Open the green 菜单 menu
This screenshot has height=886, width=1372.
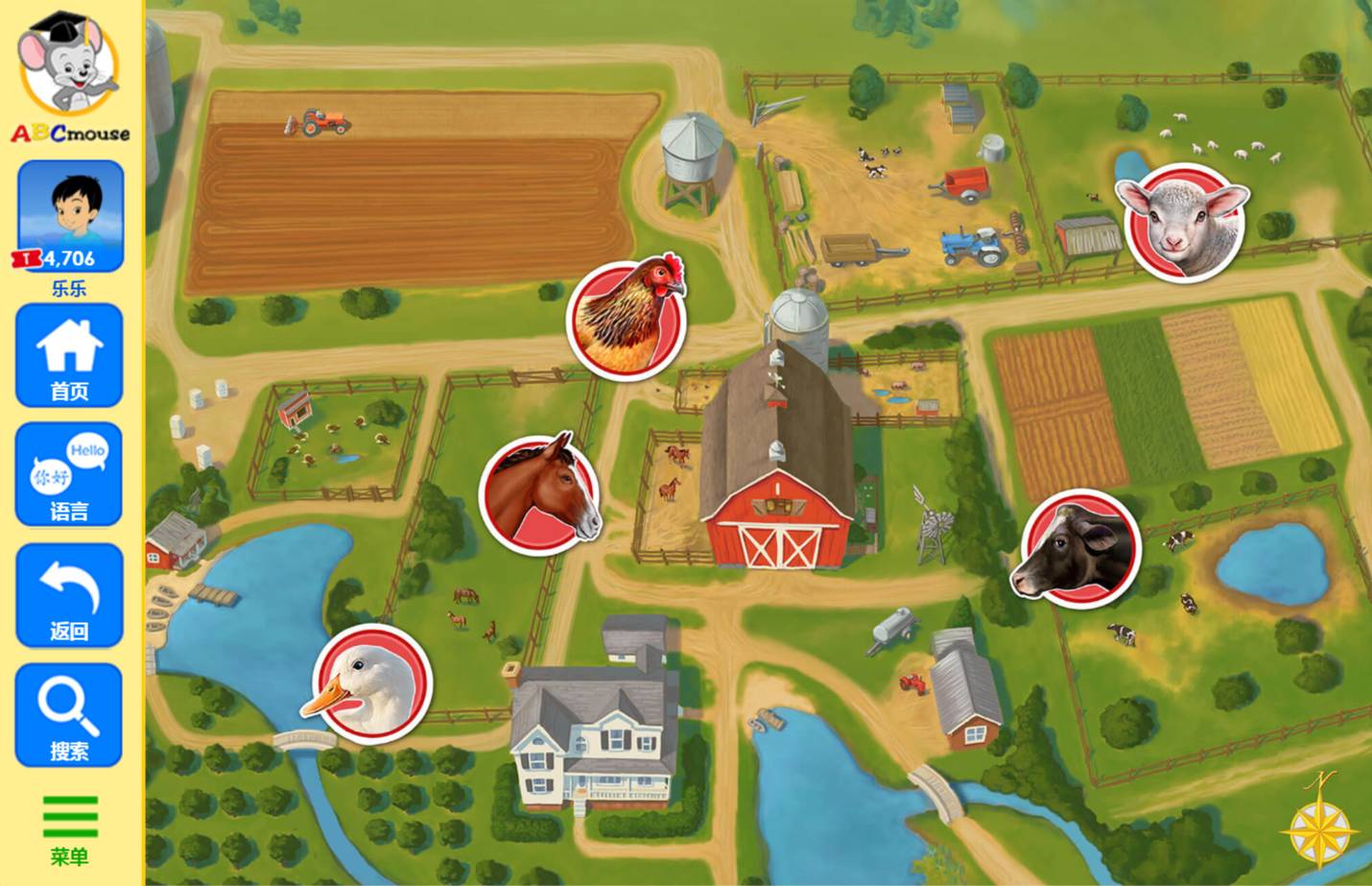70,829
